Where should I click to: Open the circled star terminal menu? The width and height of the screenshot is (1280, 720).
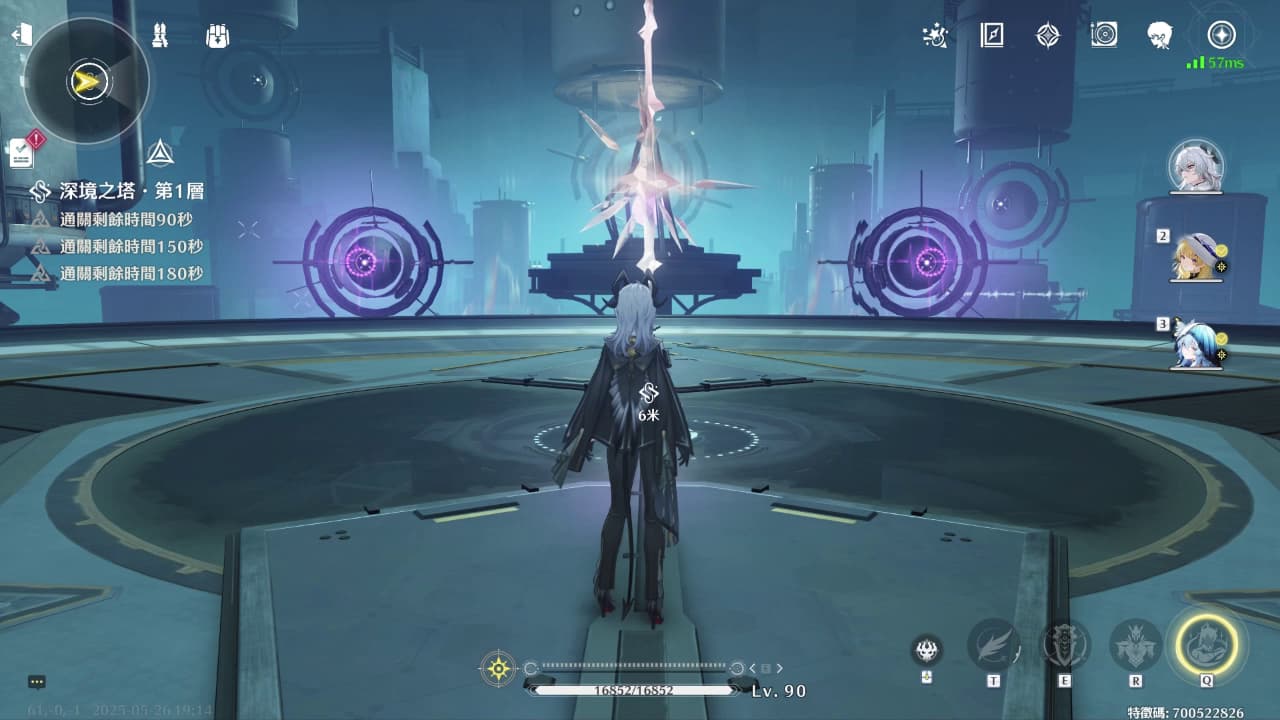pos(1221,36)
